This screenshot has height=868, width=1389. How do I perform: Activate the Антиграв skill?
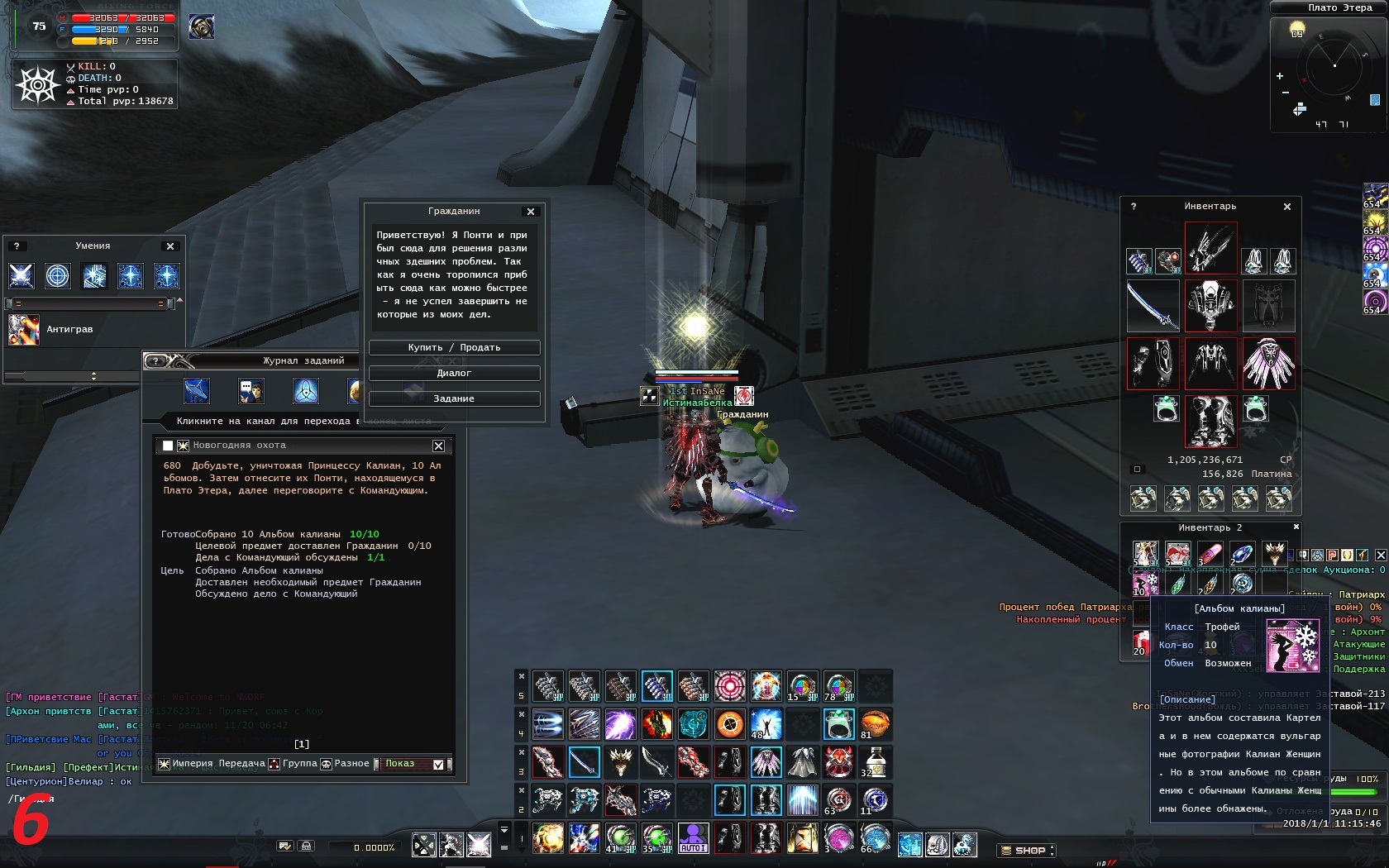[x=24, y=330]
